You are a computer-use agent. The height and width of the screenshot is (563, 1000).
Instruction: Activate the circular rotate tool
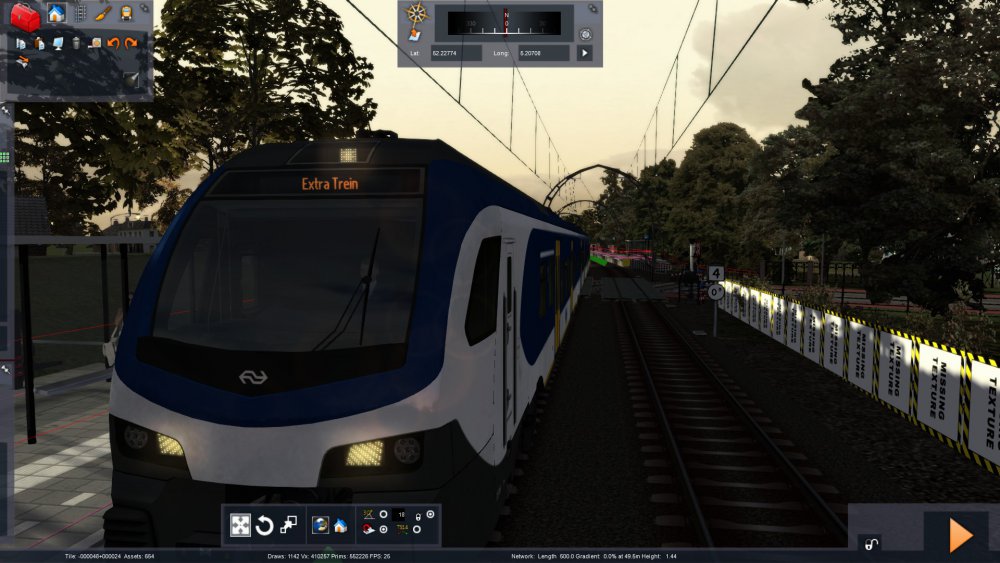pyautogui.click(x=265, y=525)
